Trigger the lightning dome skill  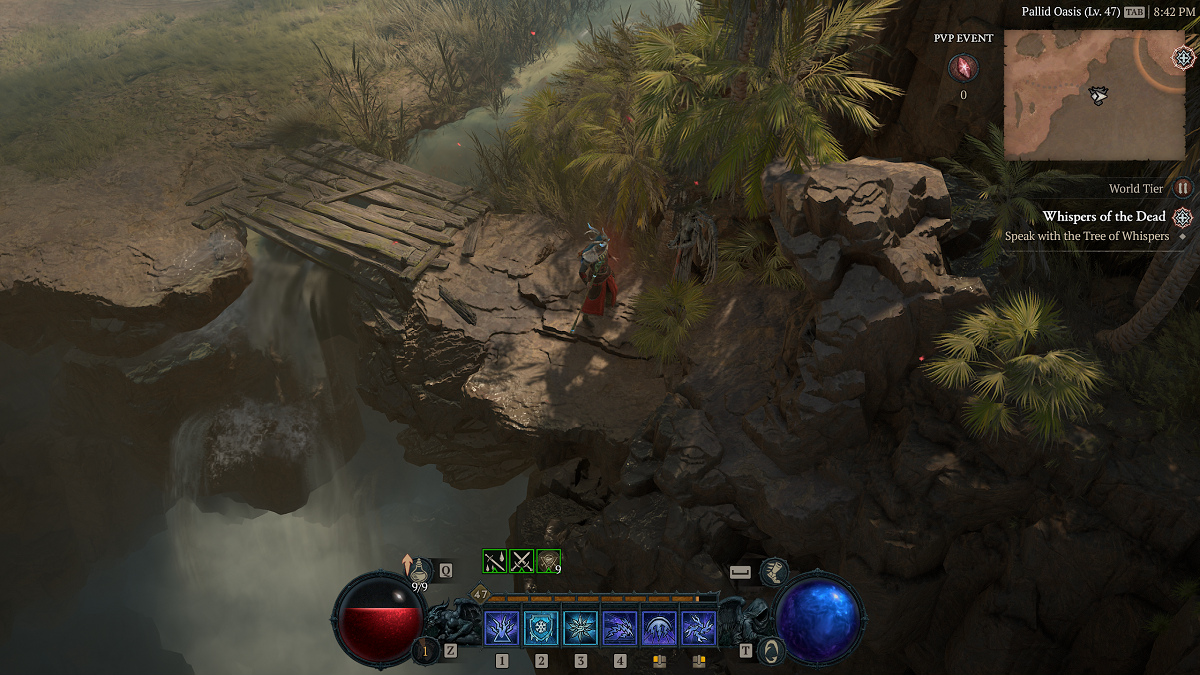[x=659, y=628]
